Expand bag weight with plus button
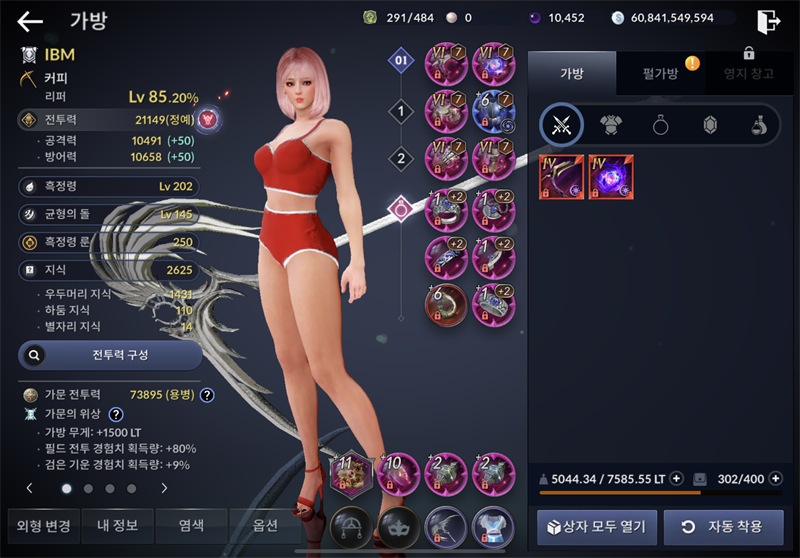The height and width of the screenshot is (558, 800). pos(677,479)
